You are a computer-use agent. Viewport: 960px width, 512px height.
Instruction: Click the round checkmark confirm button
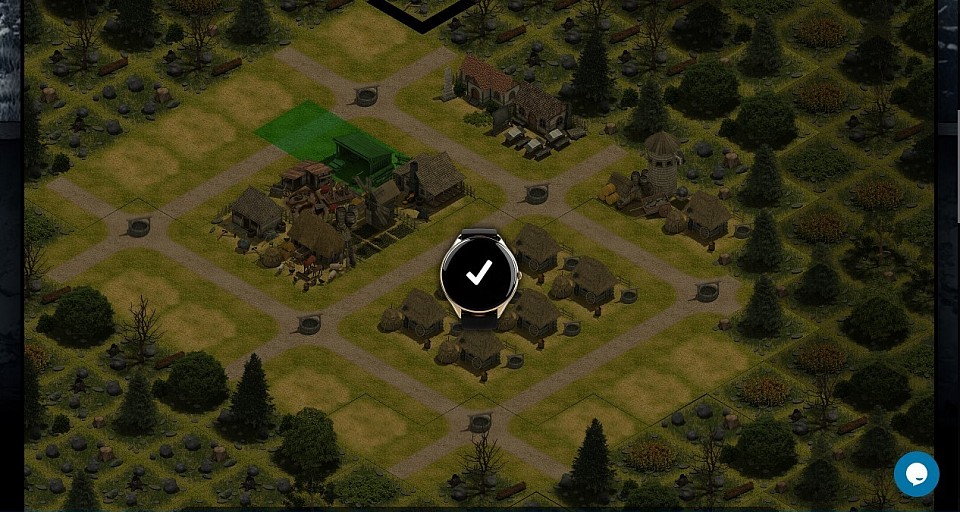click(x=480, y=275)
